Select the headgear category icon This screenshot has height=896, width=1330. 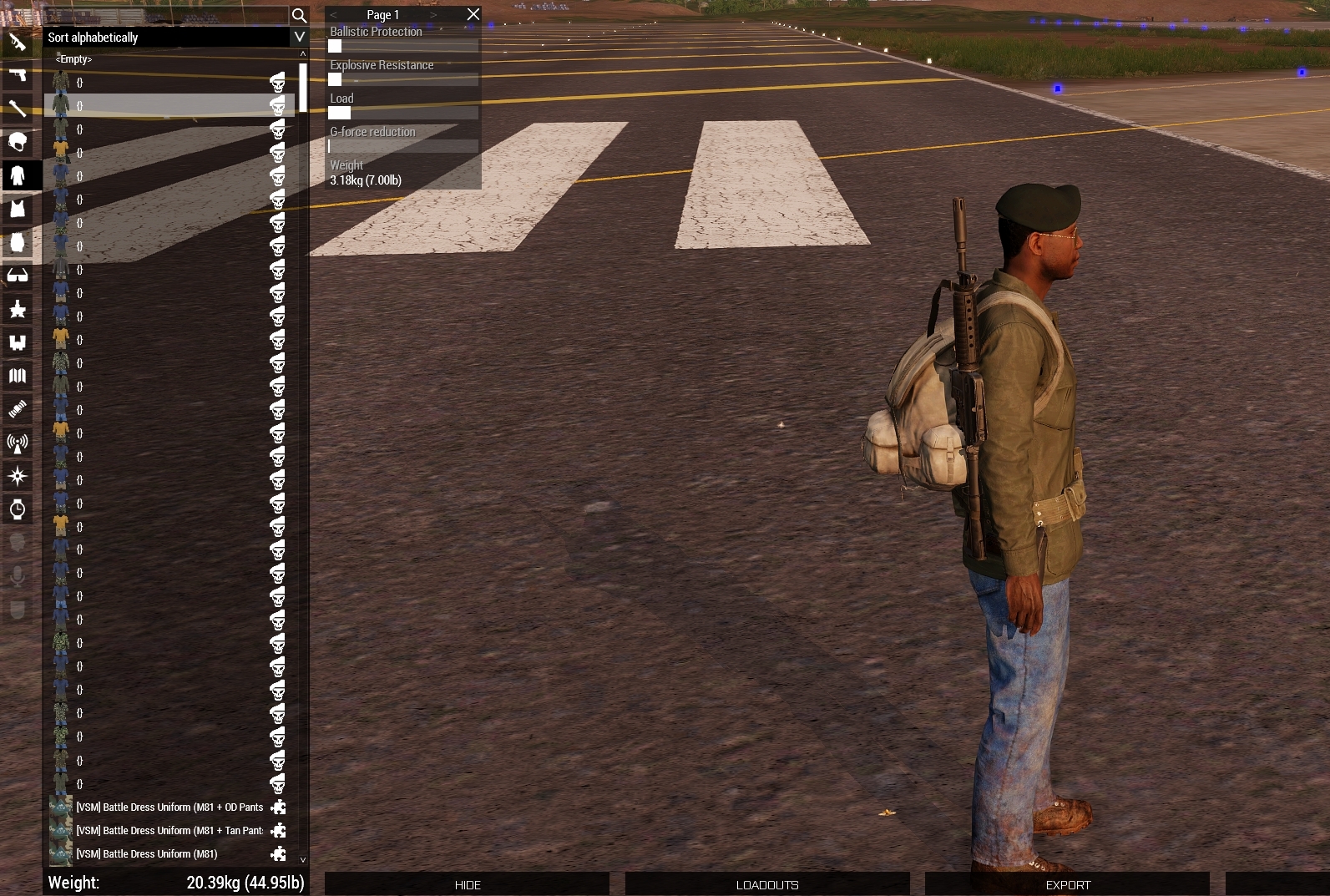click(18, 141)
